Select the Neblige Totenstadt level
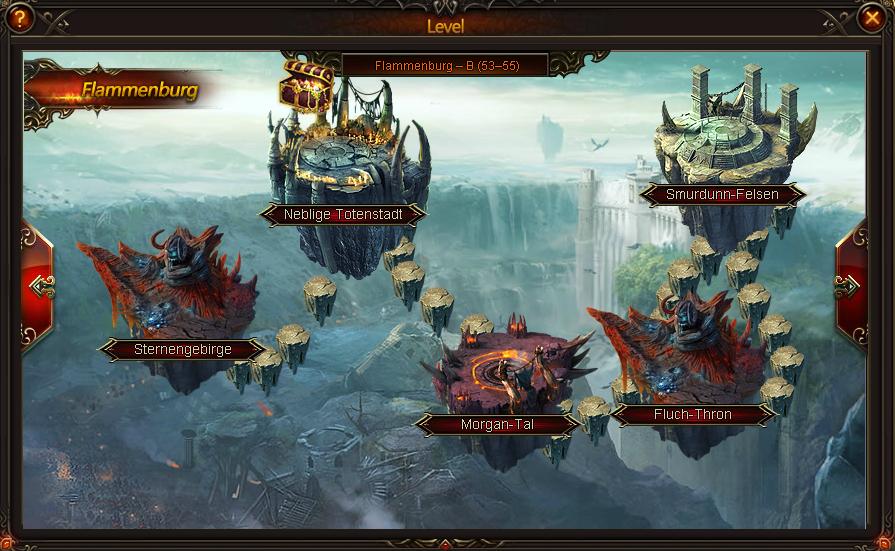Image resolution: width=895 pixels, height=551 pixels. click(341, 214)
